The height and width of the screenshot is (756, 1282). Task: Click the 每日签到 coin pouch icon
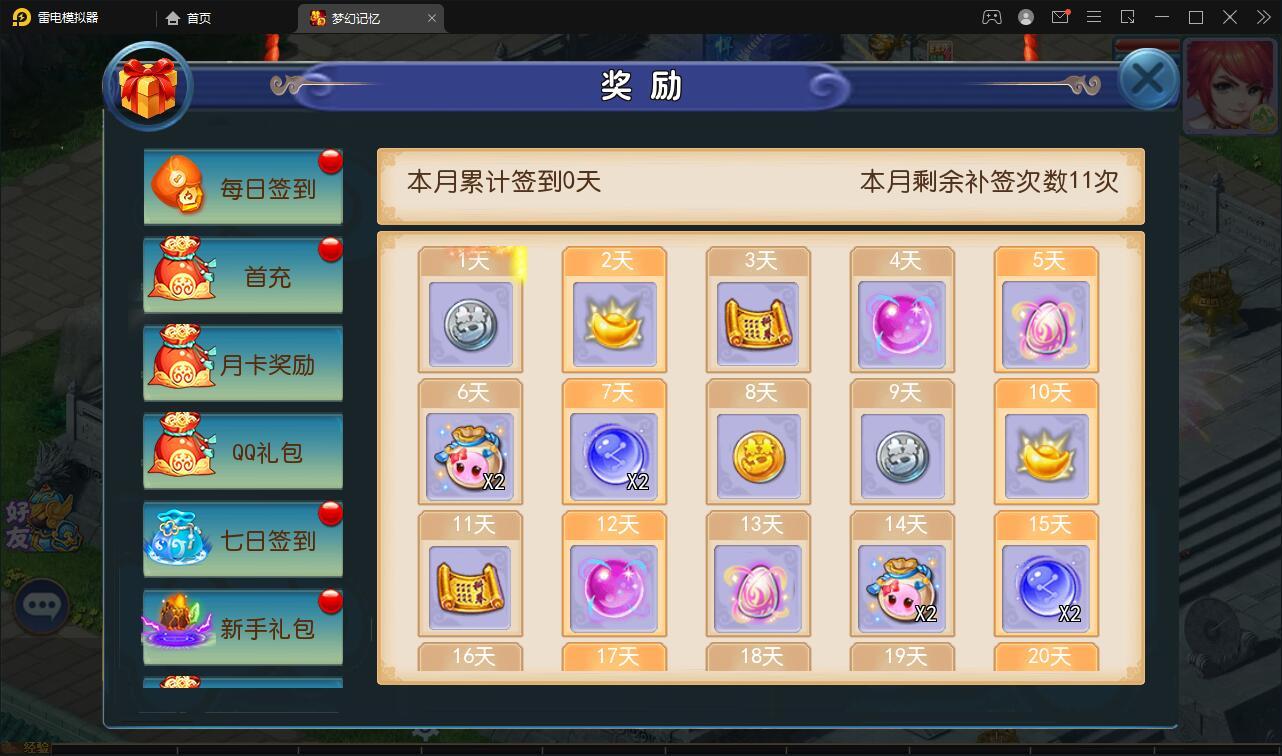click(x=178, y=185)
